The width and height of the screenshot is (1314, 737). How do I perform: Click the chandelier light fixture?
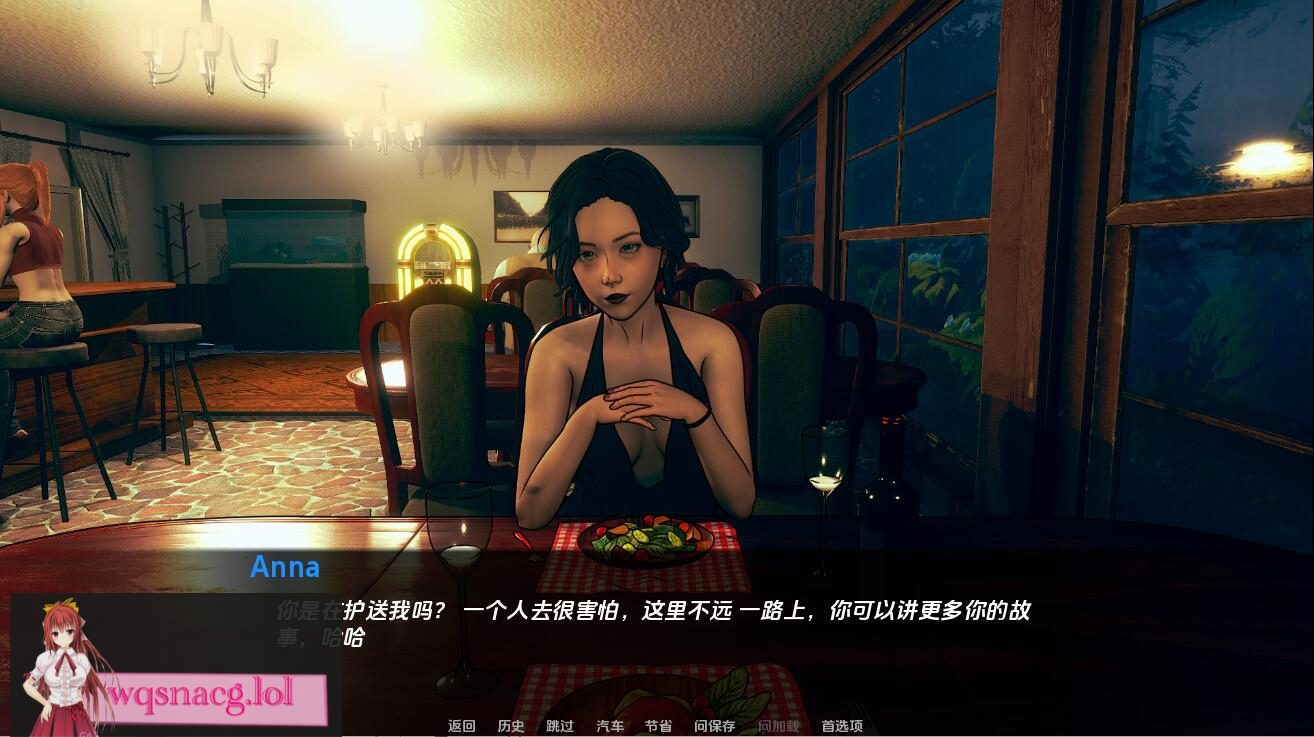(x=210, y=55)
